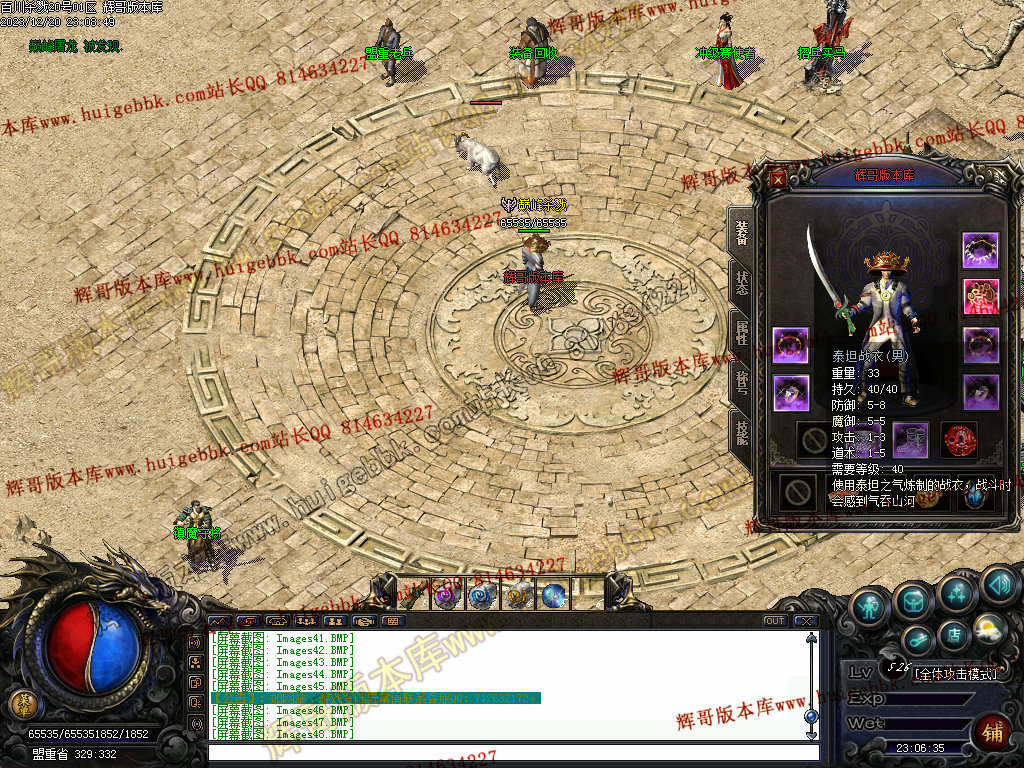Show the 称号 title tab
1024x768 pixels.
click(x=742, y=383)
